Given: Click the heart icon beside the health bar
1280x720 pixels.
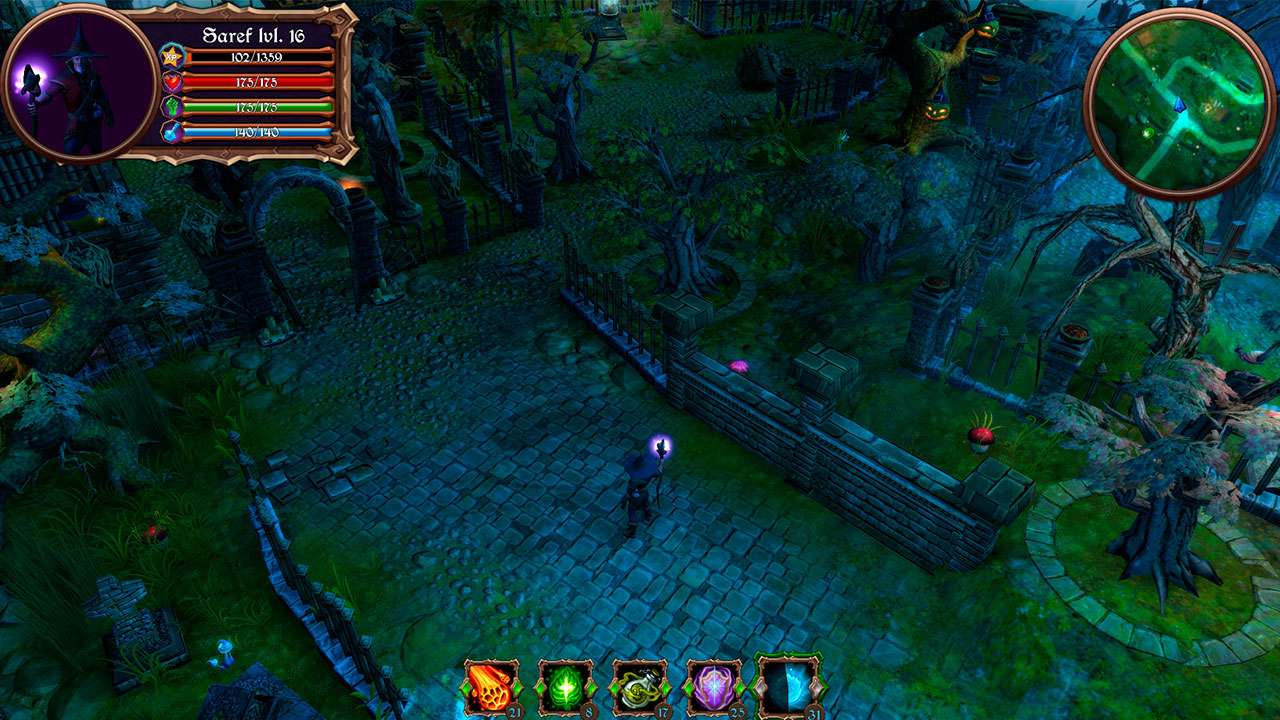Looking at the screenshot, I should click(x=172, y=83).
